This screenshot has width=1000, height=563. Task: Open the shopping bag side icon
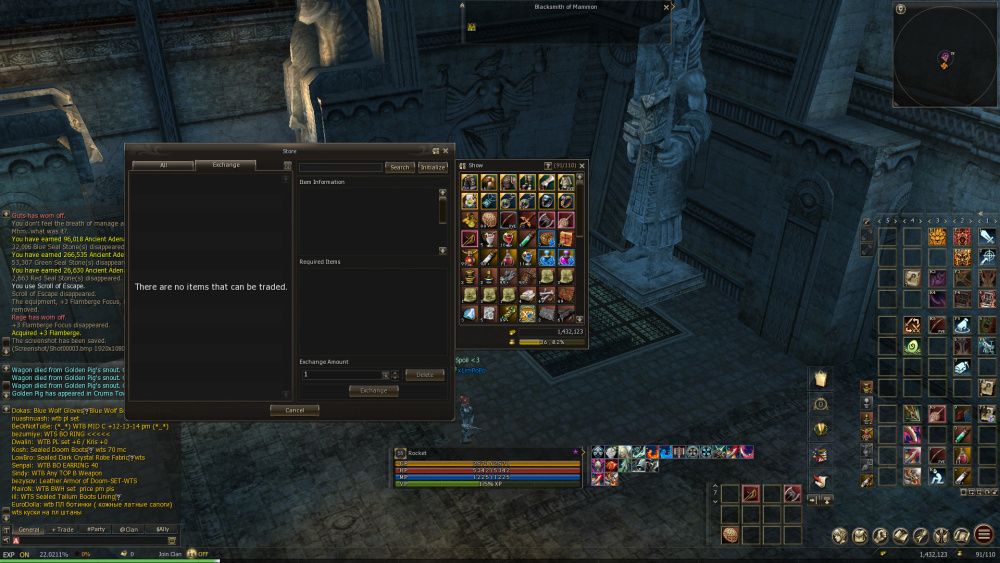[x=820, y=378]
